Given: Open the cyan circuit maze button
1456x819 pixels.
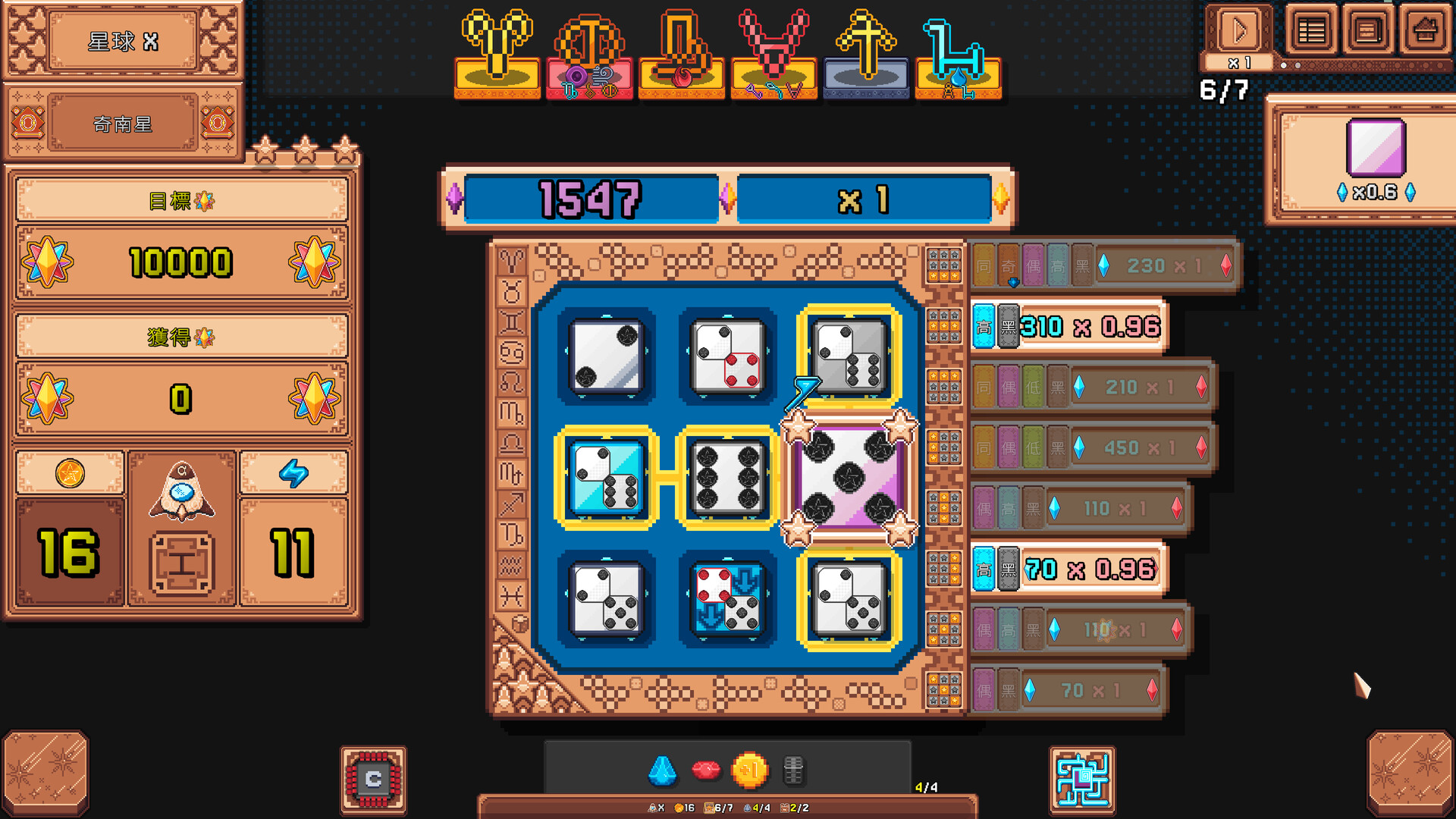Looking at the screenshot, I should 1082,780.
